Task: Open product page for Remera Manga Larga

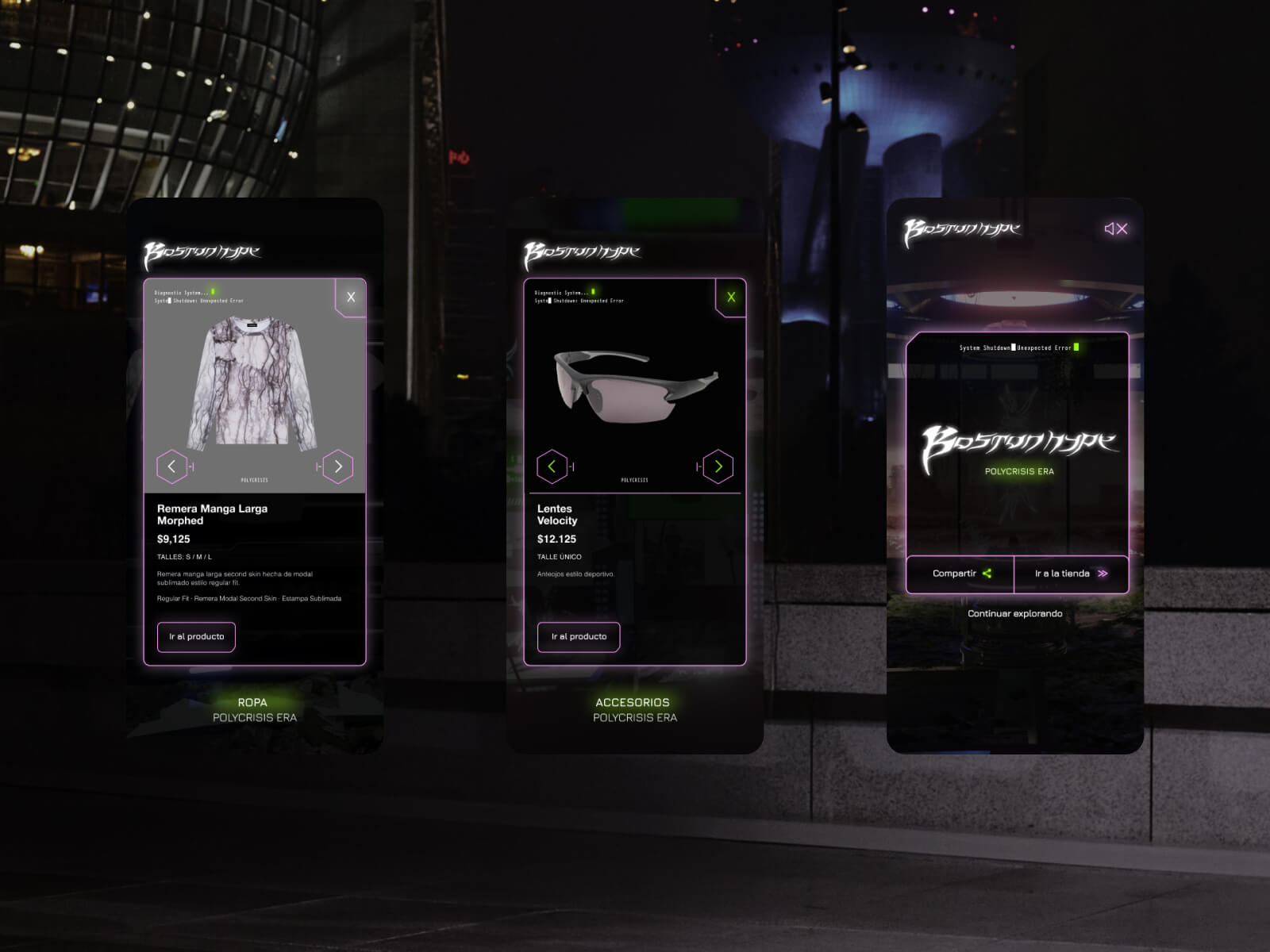Action: pos(196,636)
